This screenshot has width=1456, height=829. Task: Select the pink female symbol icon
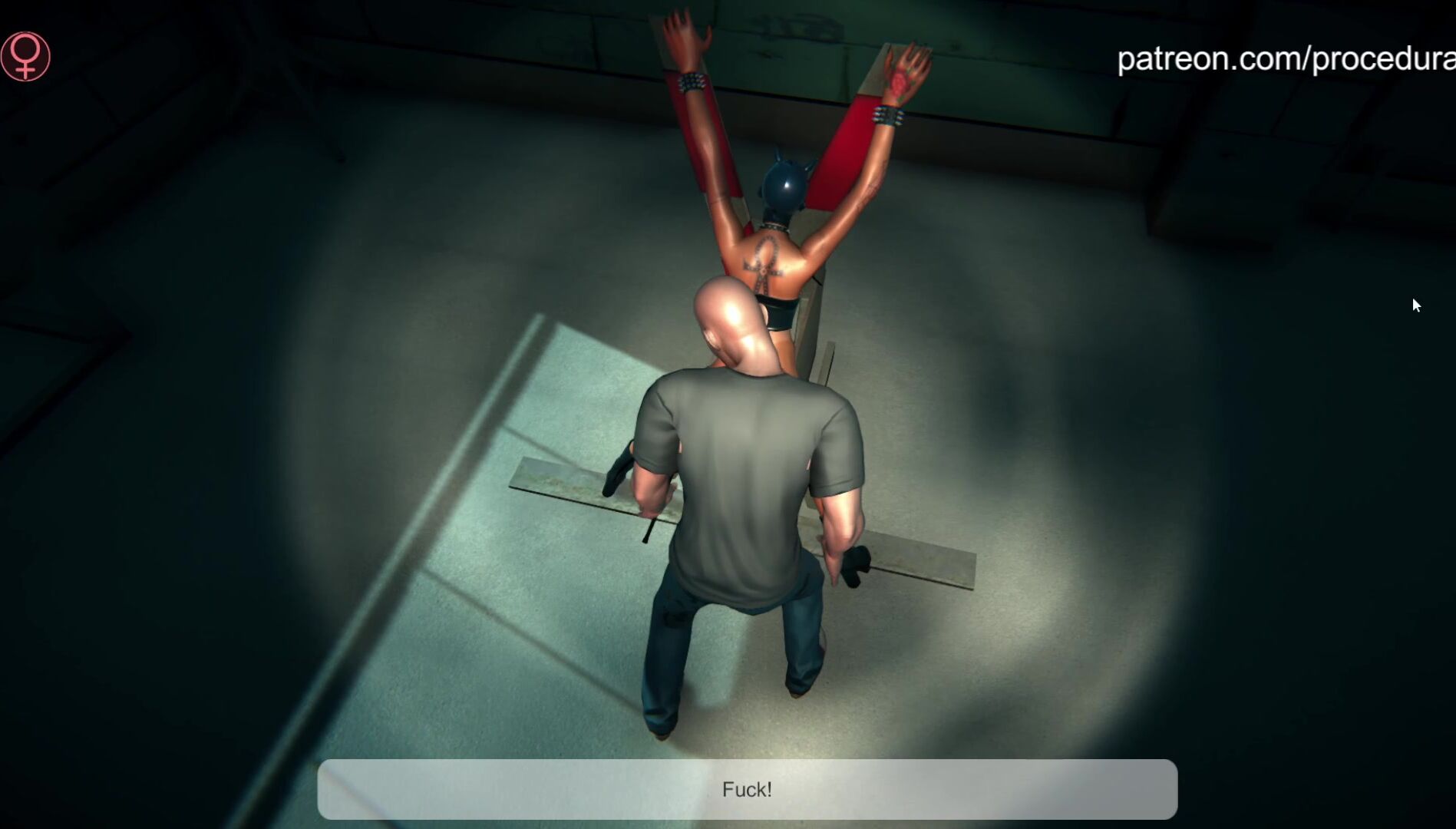25,56
